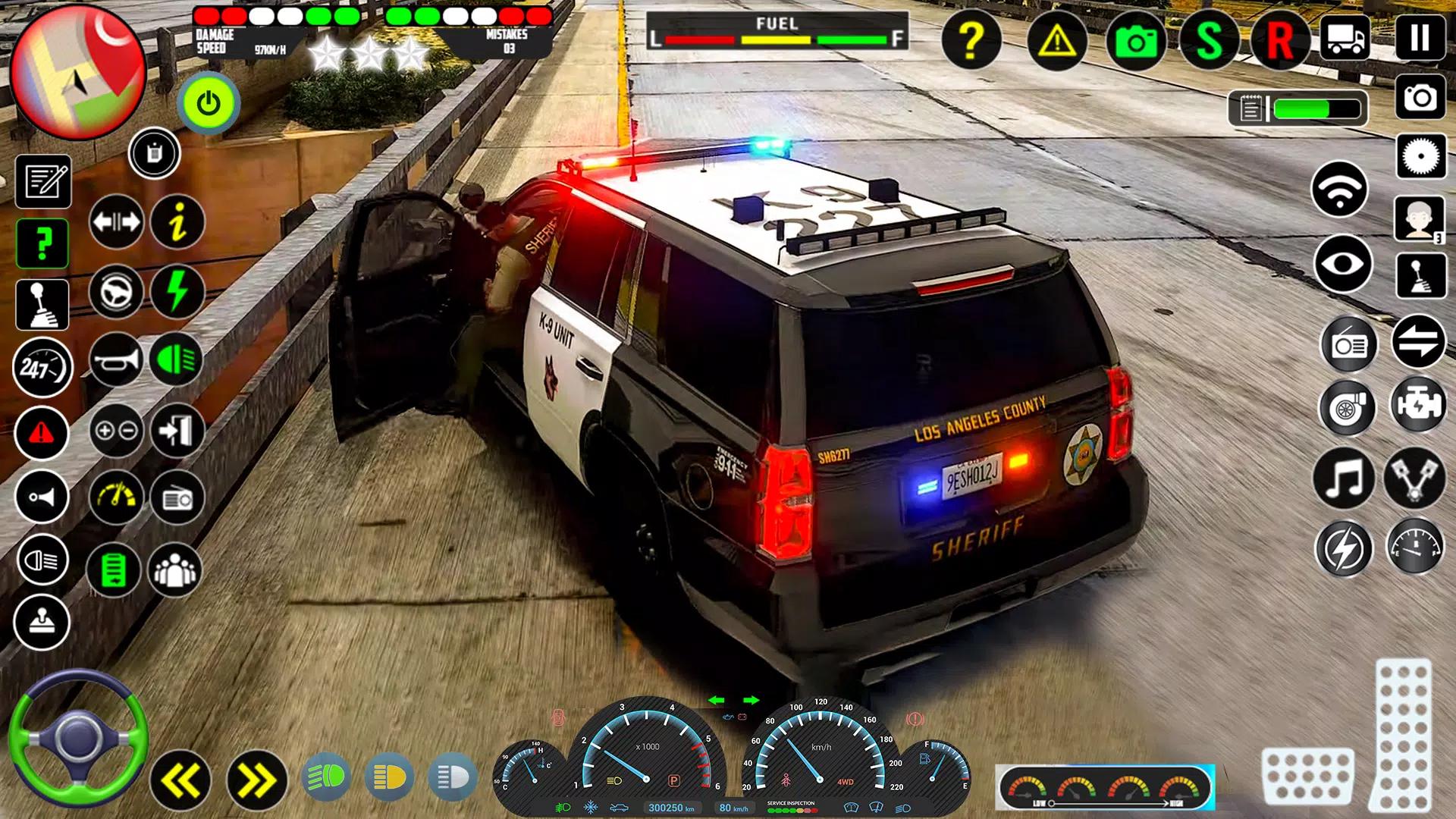
Task: Honk the horn
Action: point(114,356)
